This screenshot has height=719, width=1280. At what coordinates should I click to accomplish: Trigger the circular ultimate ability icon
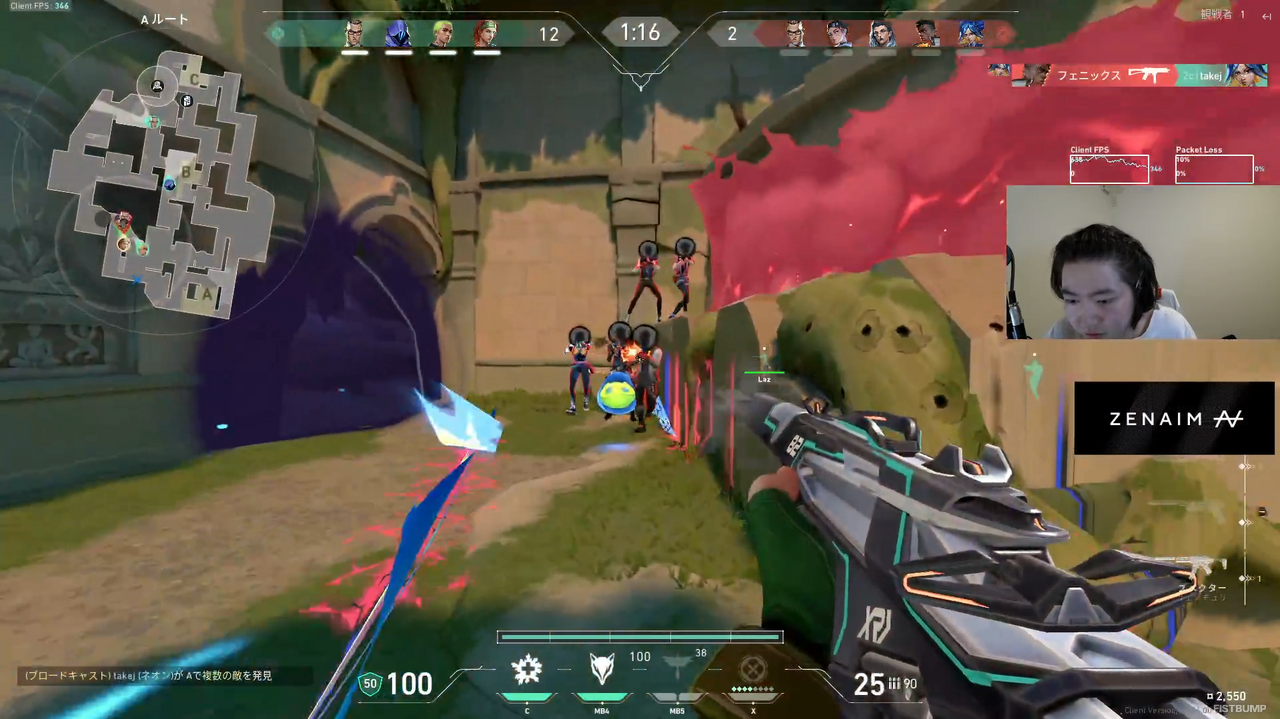[x=751, y=669]
